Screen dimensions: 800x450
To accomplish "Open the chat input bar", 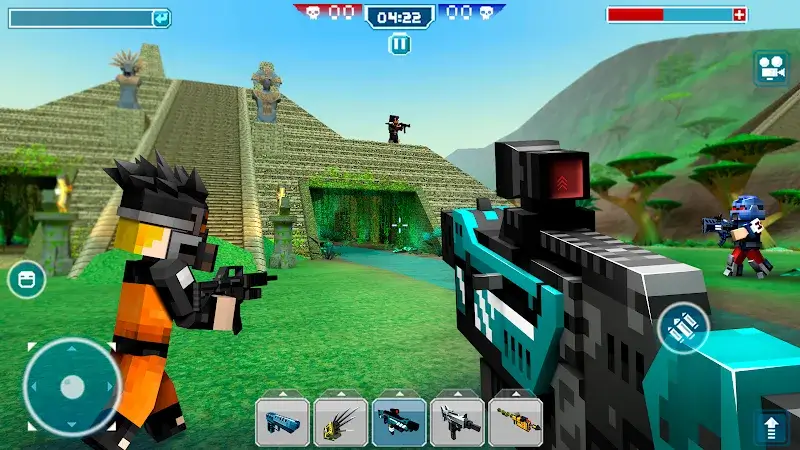I will click(x=89, y=18).
